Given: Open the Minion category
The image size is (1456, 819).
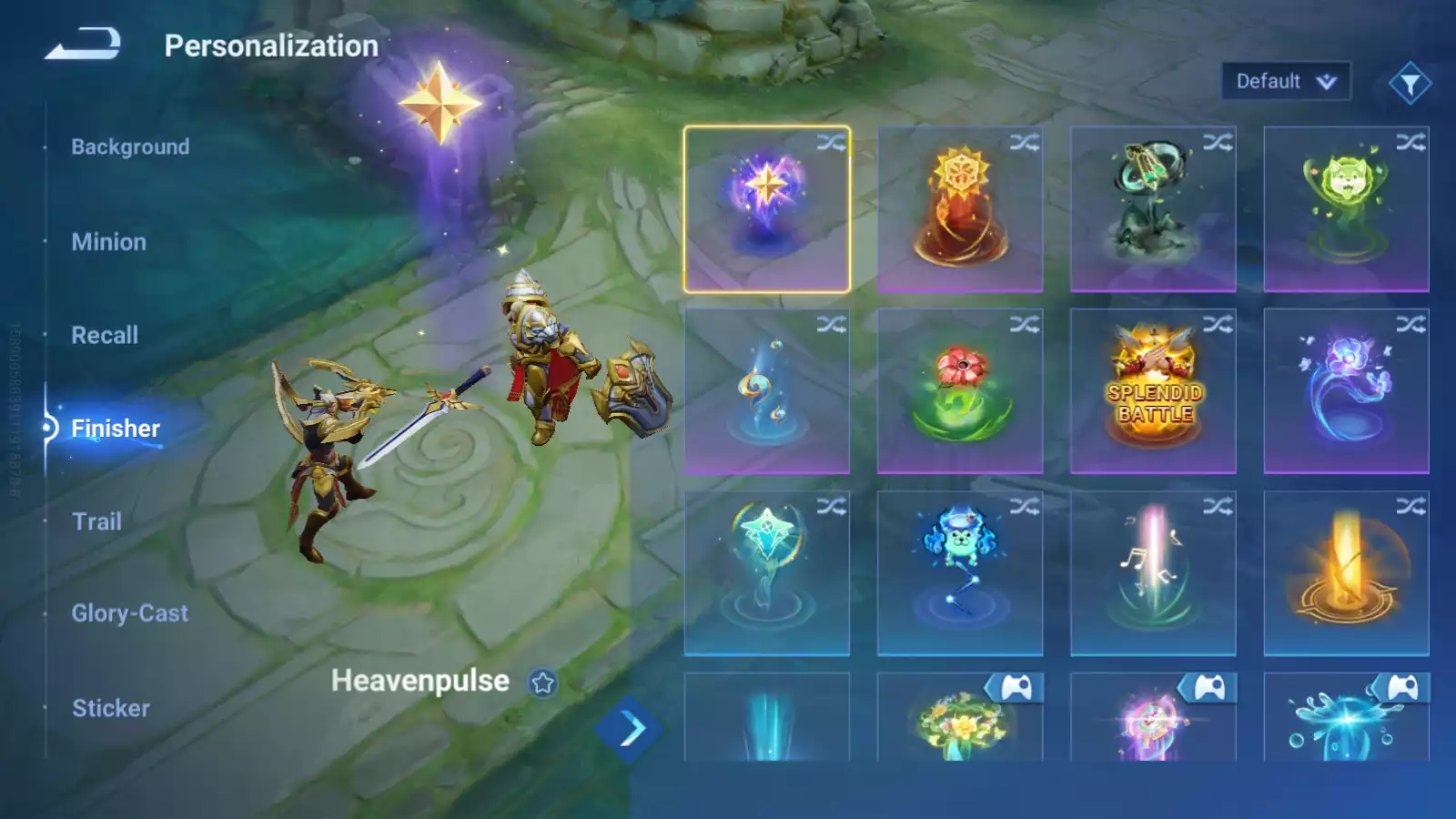Looking at the screenshot, I should [x=108, y=242].
